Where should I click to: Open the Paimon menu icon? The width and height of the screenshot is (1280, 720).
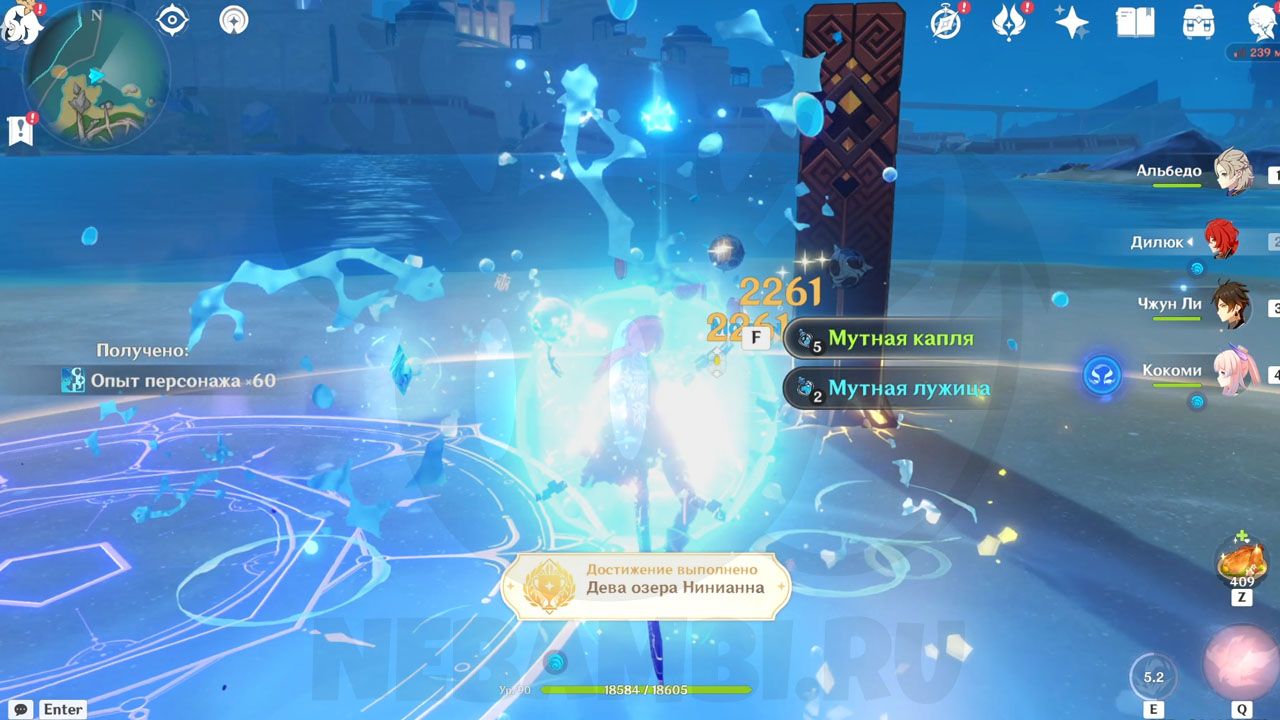[x=20, y=22]
